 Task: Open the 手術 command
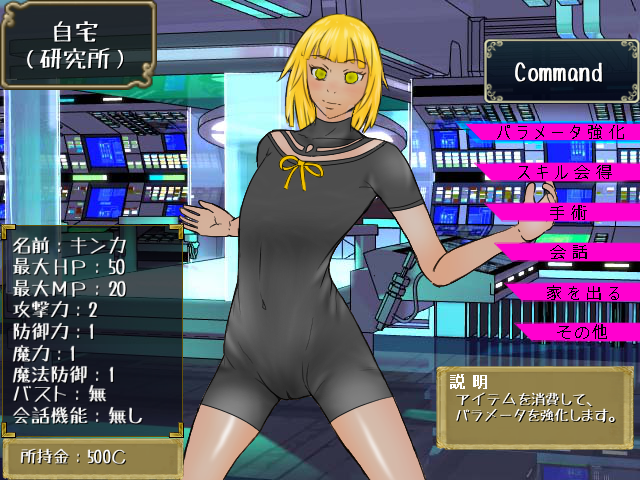tap(568, 212)
